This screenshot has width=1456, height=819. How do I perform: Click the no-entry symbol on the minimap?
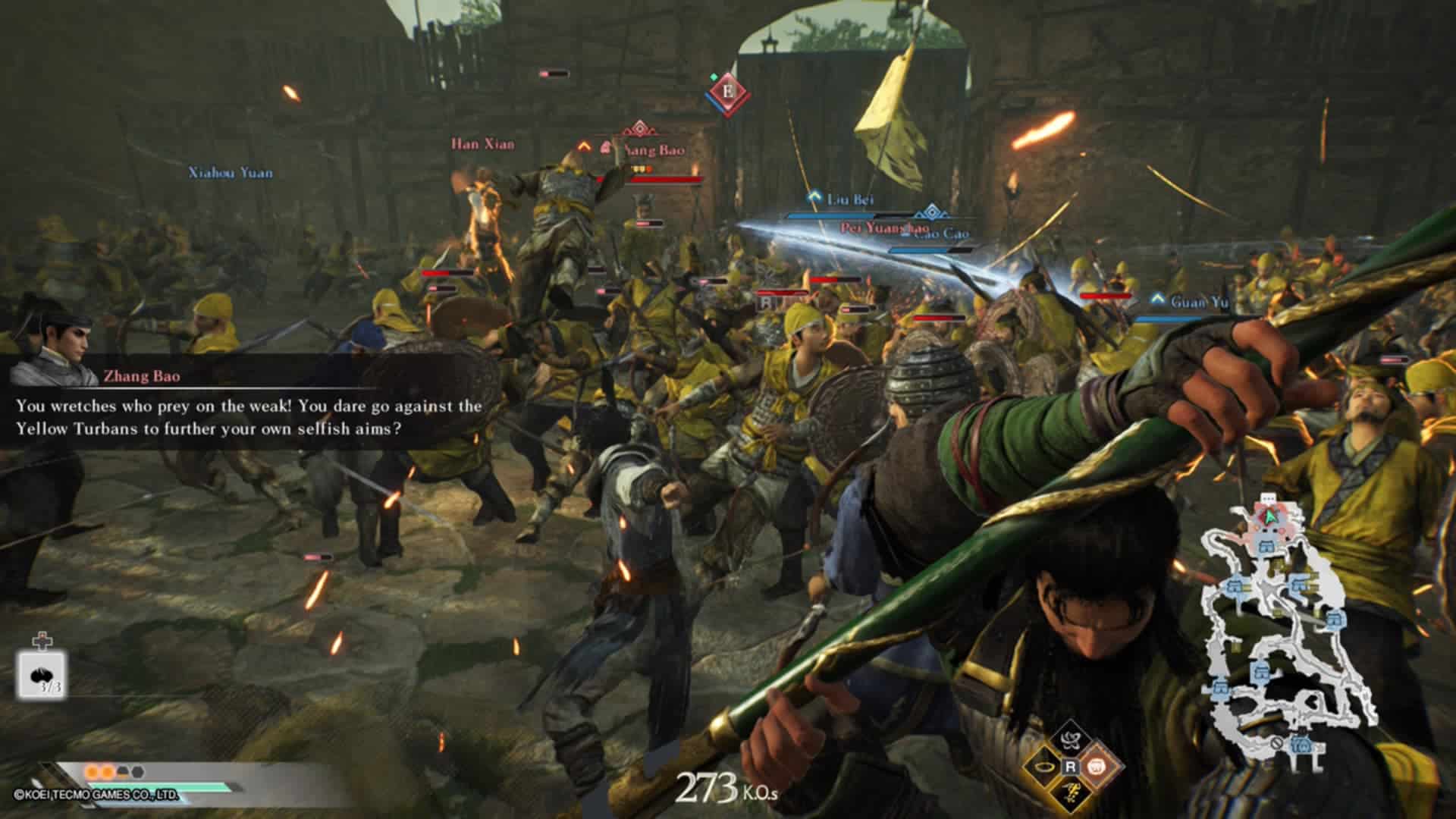[1276, 743]
